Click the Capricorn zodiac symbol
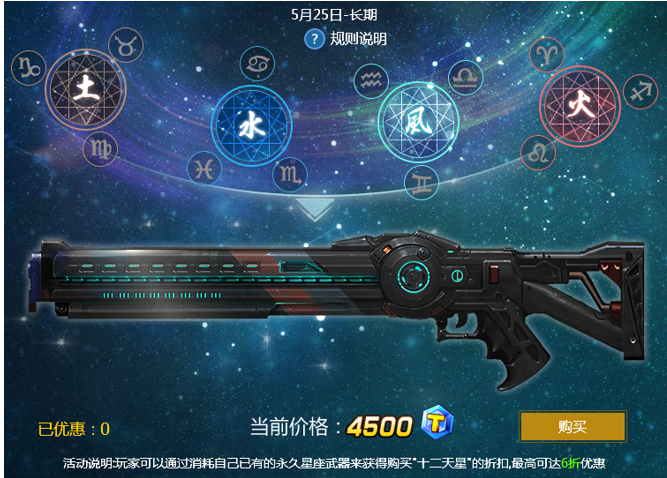The image size is (667, 478). [27, 67]
